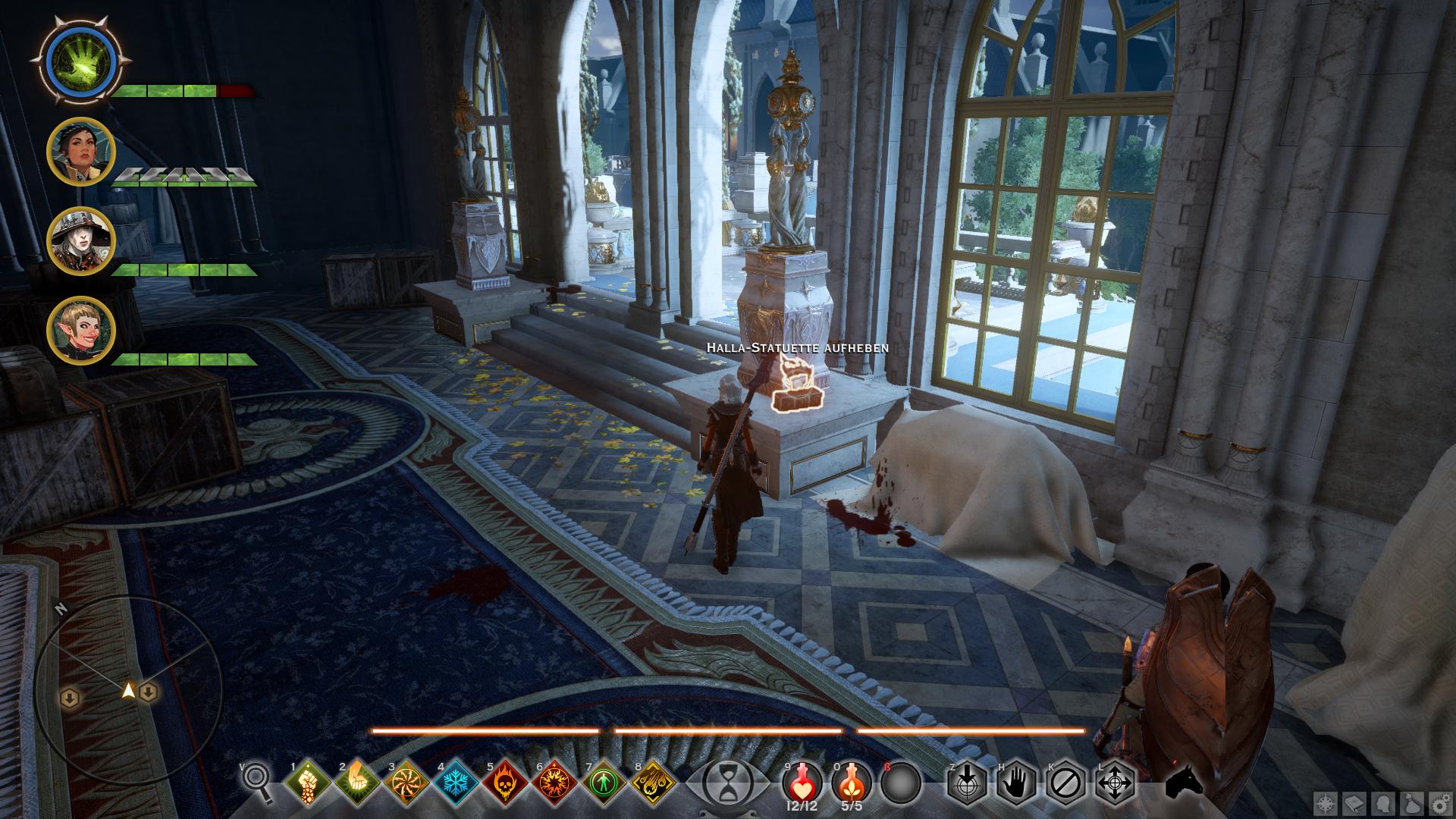
Task: Use the orange leaf potion
Action: (x=851, y=781)
